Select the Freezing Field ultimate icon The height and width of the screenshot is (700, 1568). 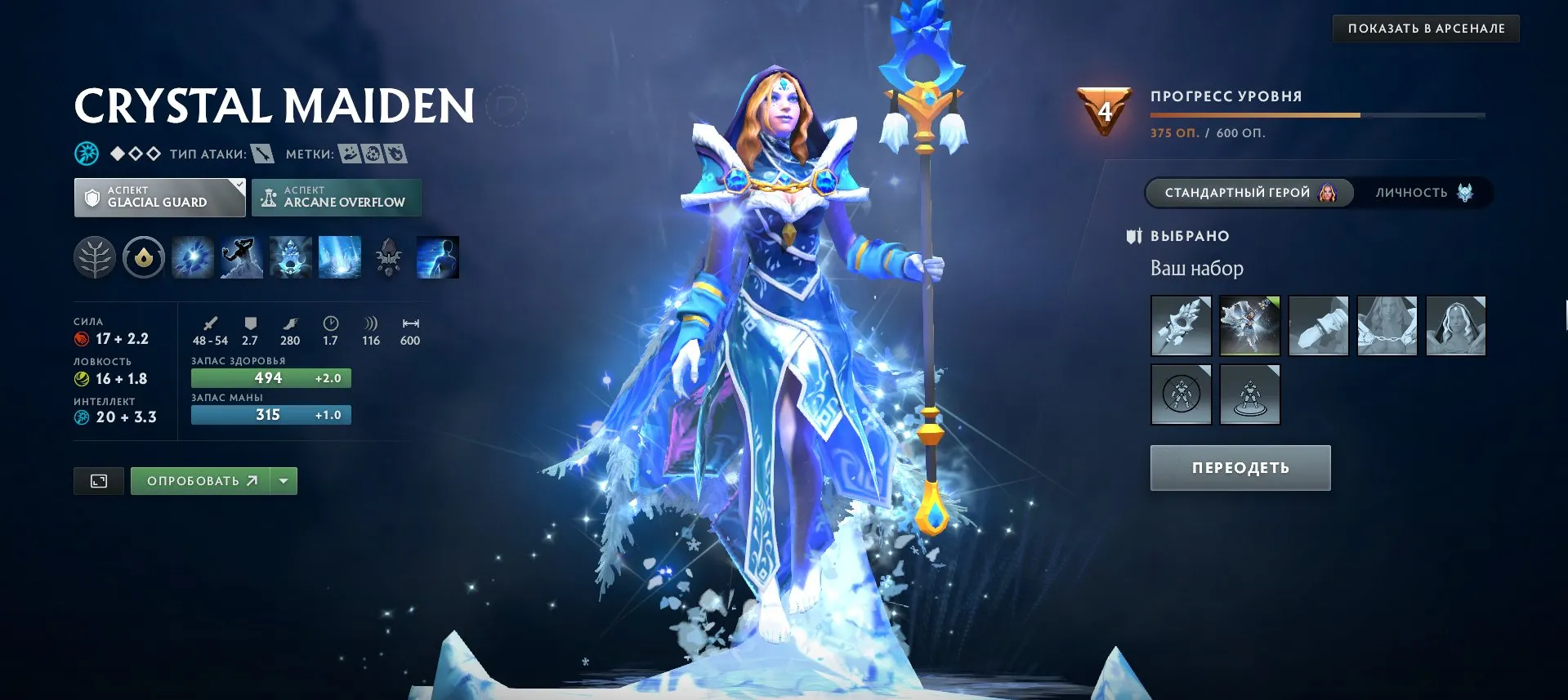(x=339, y=256)
